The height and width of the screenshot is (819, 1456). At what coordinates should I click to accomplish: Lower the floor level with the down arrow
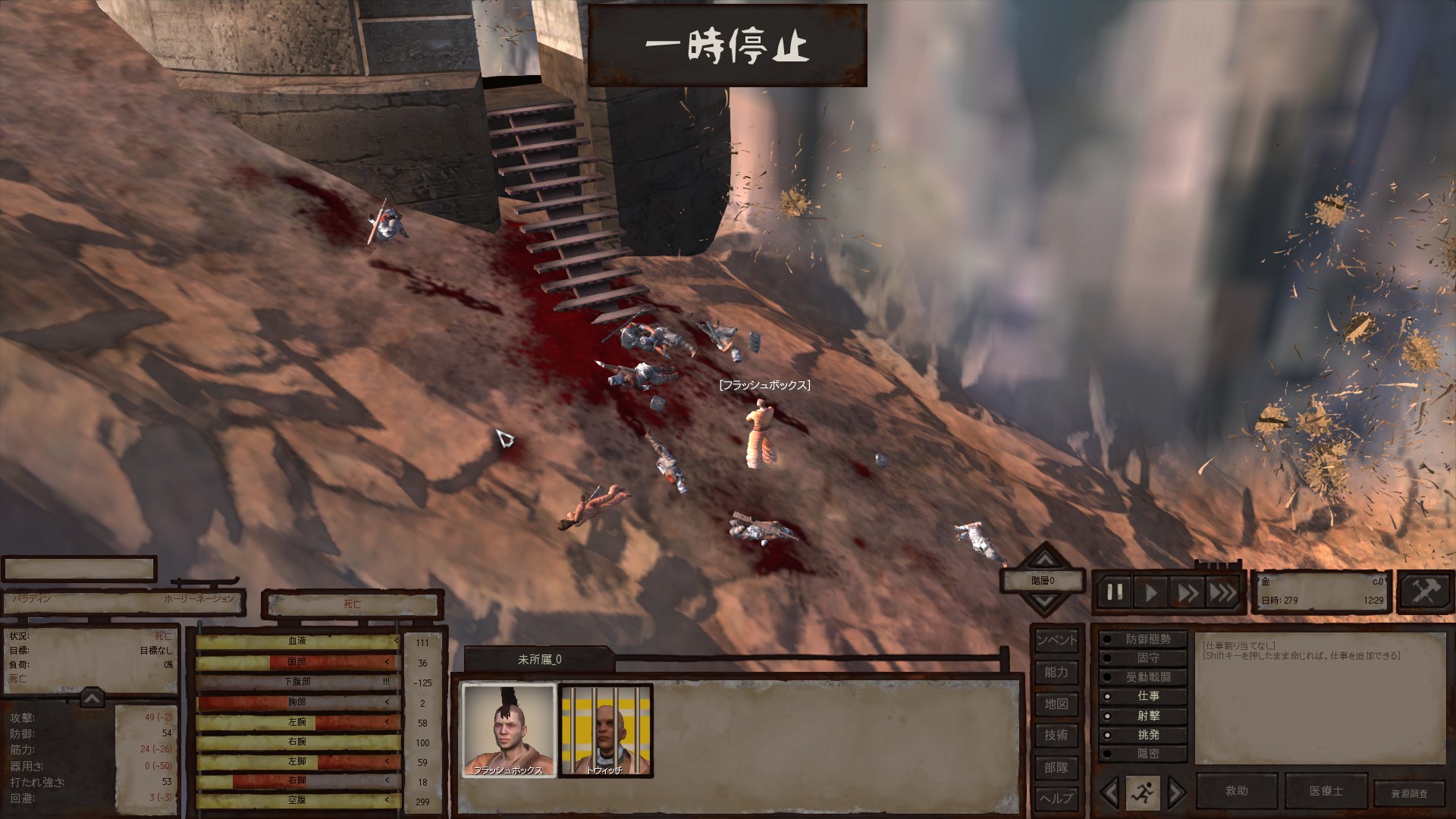click(x=1044, y=601)
